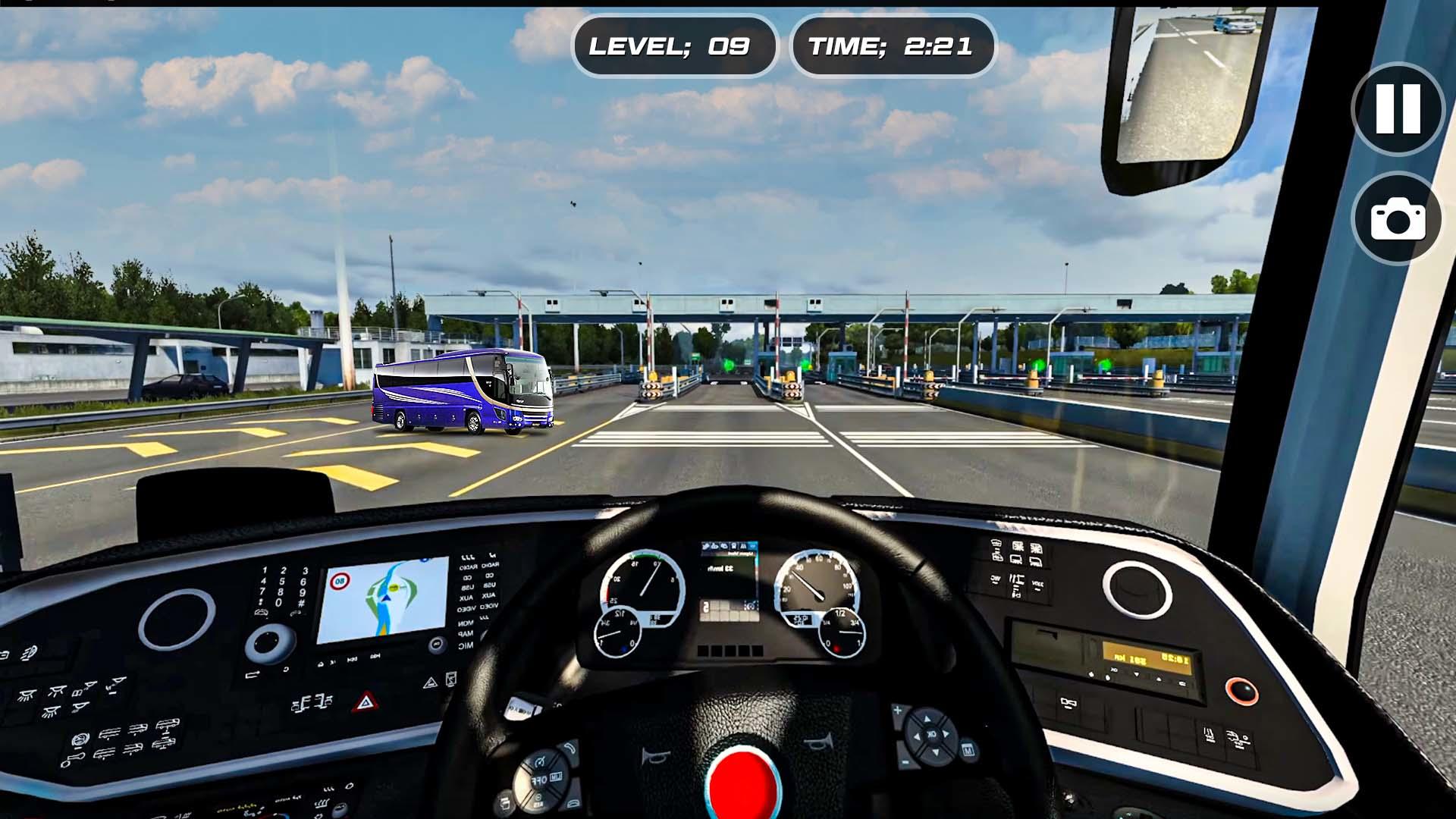This screenshot has width=1456, height=819.
Task: Switch view using the camera icon
Action: [x=1398, y=219]
